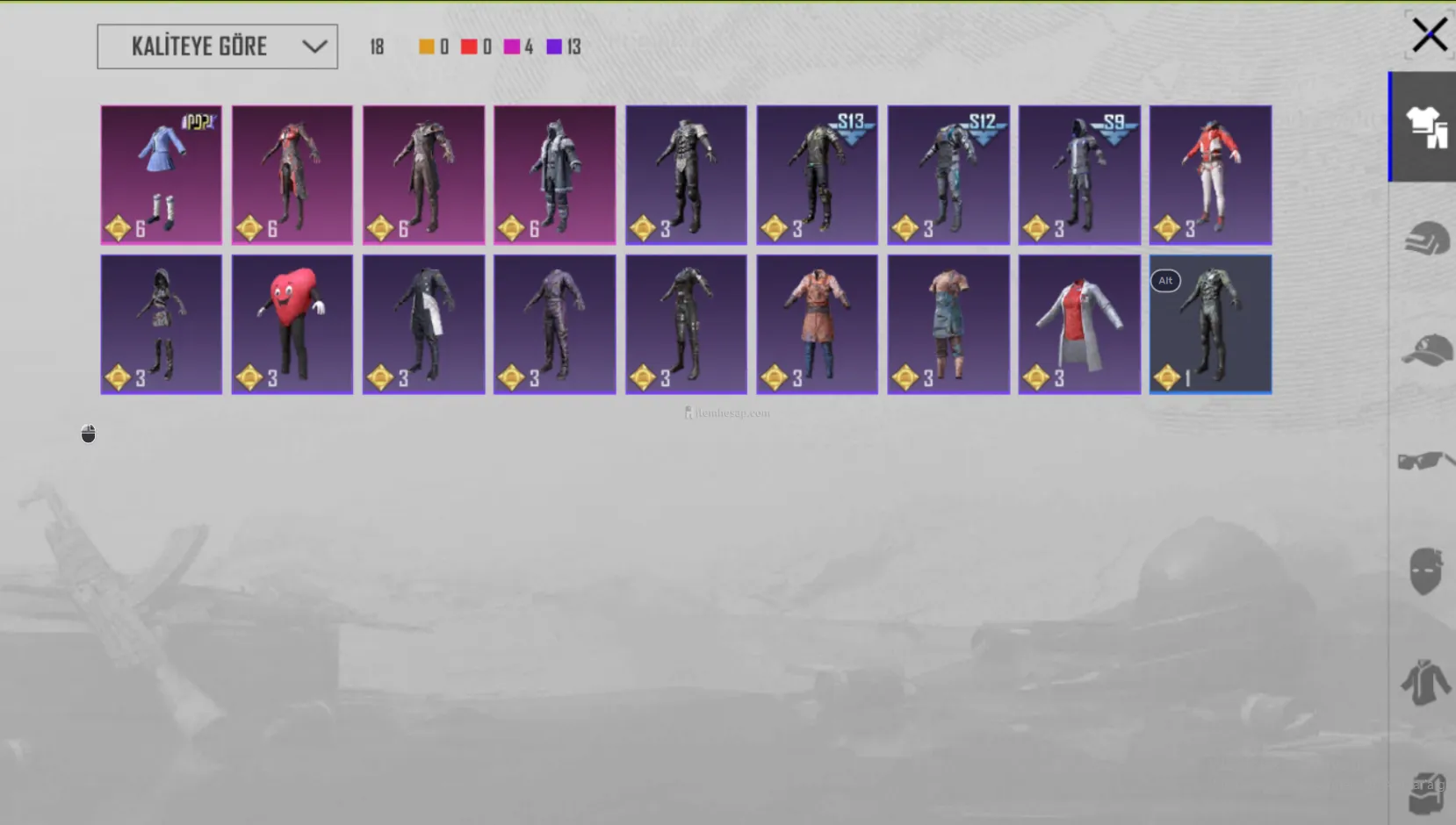1456x825 pixels.
Task: Open the face mask category tab
Action: [1424, 571]
